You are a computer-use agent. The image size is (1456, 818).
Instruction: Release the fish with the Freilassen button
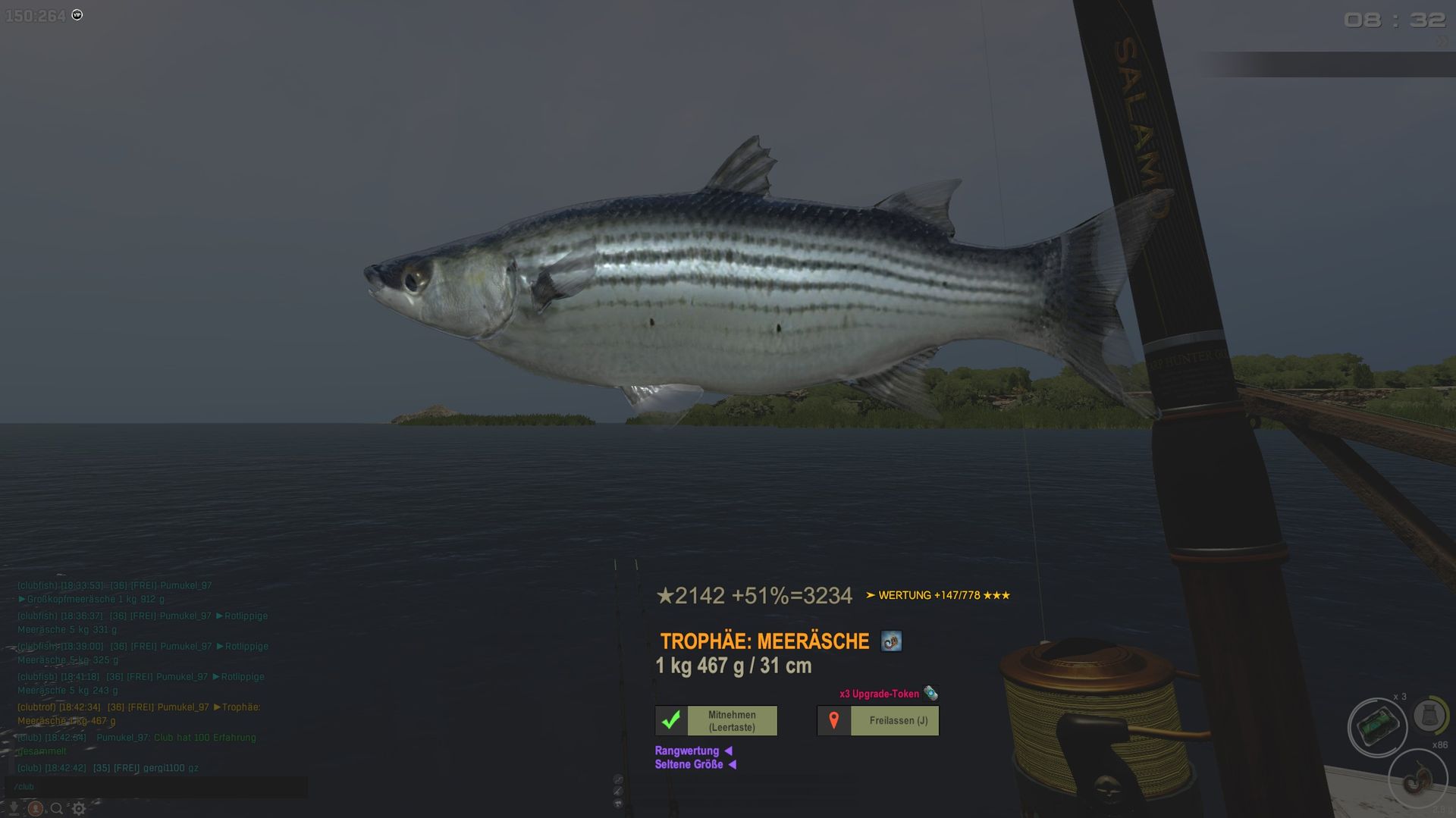[877, 720]
